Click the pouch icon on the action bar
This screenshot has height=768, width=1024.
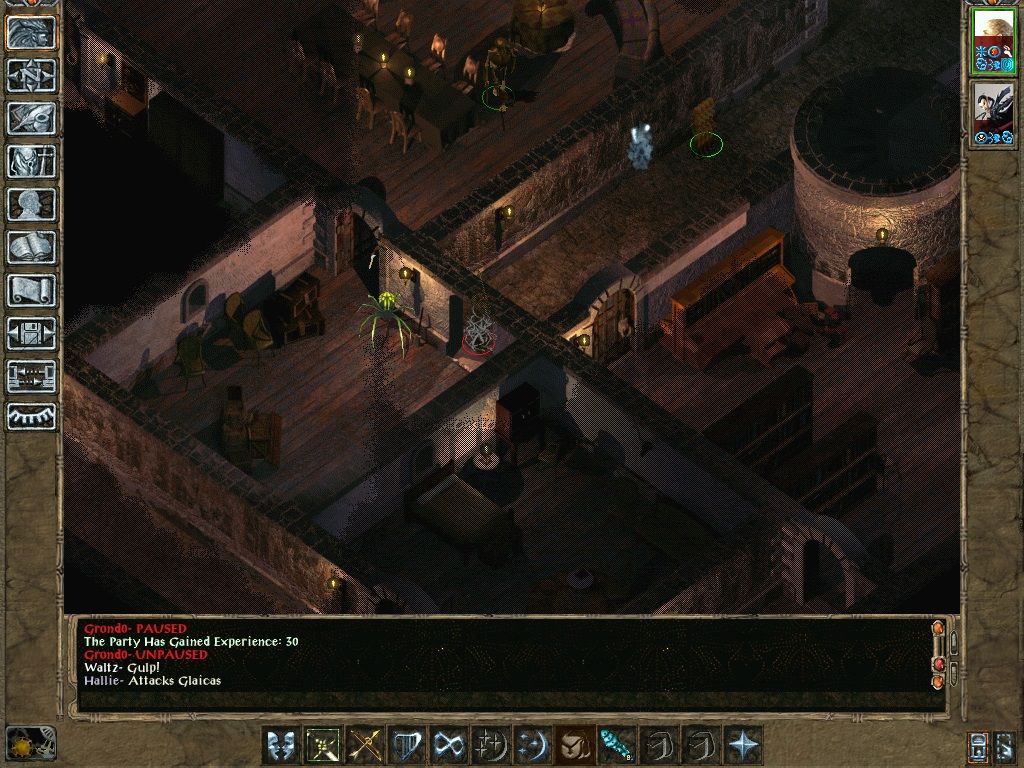click(571, 745)
